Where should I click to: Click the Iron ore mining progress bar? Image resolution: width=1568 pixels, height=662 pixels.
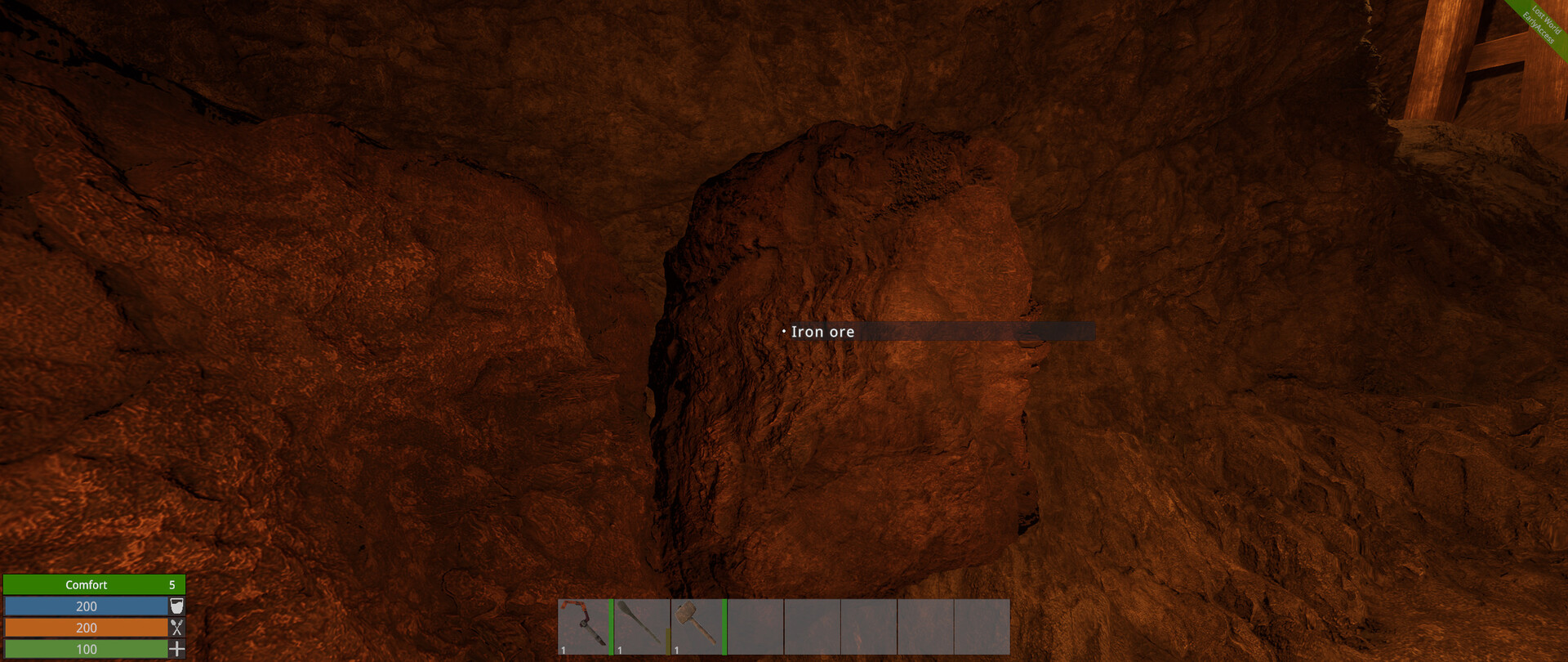point(980,332)
